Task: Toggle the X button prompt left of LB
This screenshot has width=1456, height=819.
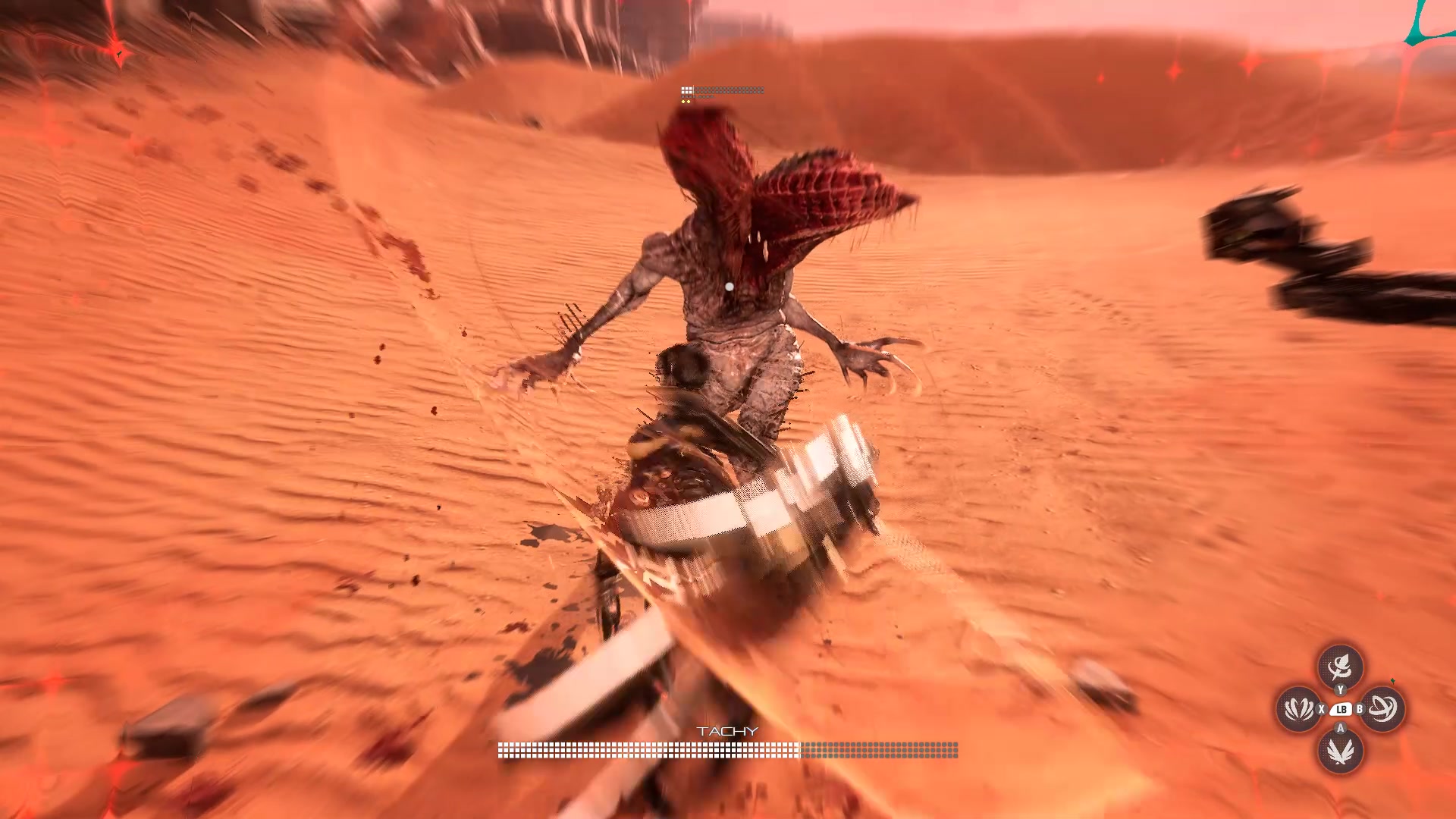Action: [1321, 709]
